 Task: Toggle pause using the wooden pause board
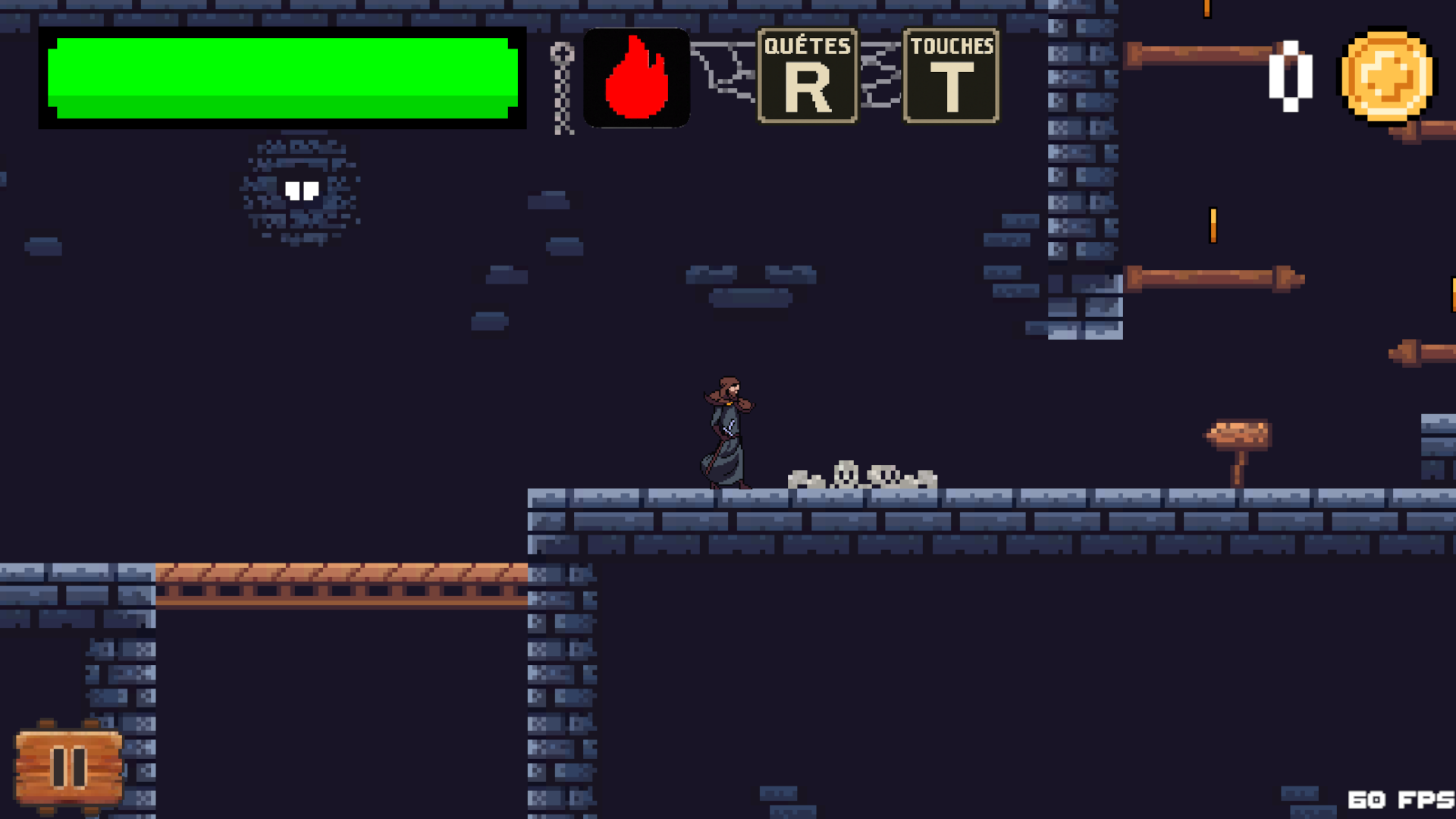coord(67,767)
